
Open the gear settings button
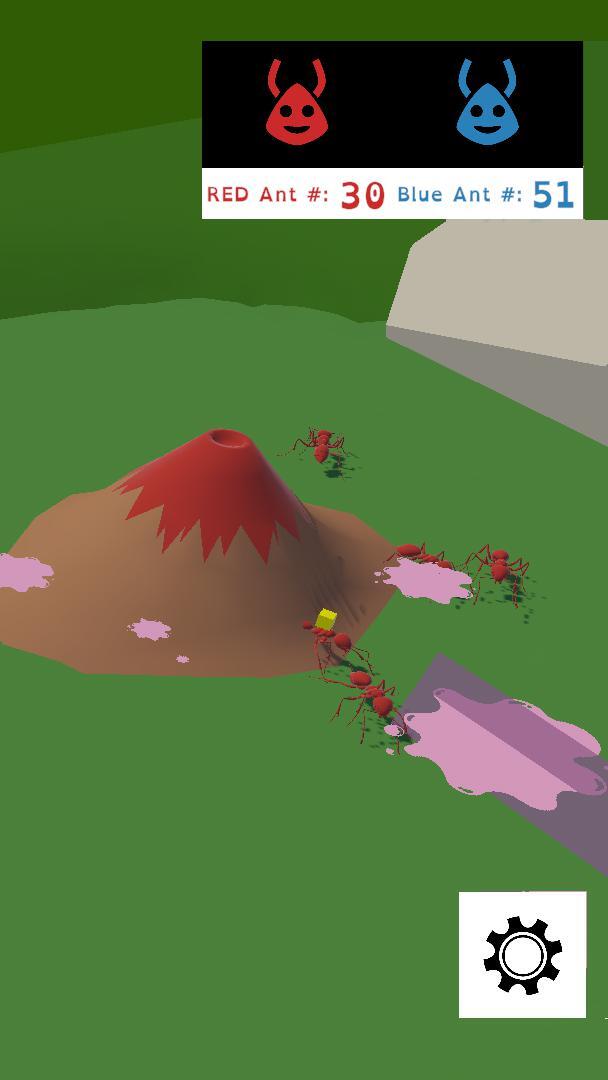[x=522, y=954]
